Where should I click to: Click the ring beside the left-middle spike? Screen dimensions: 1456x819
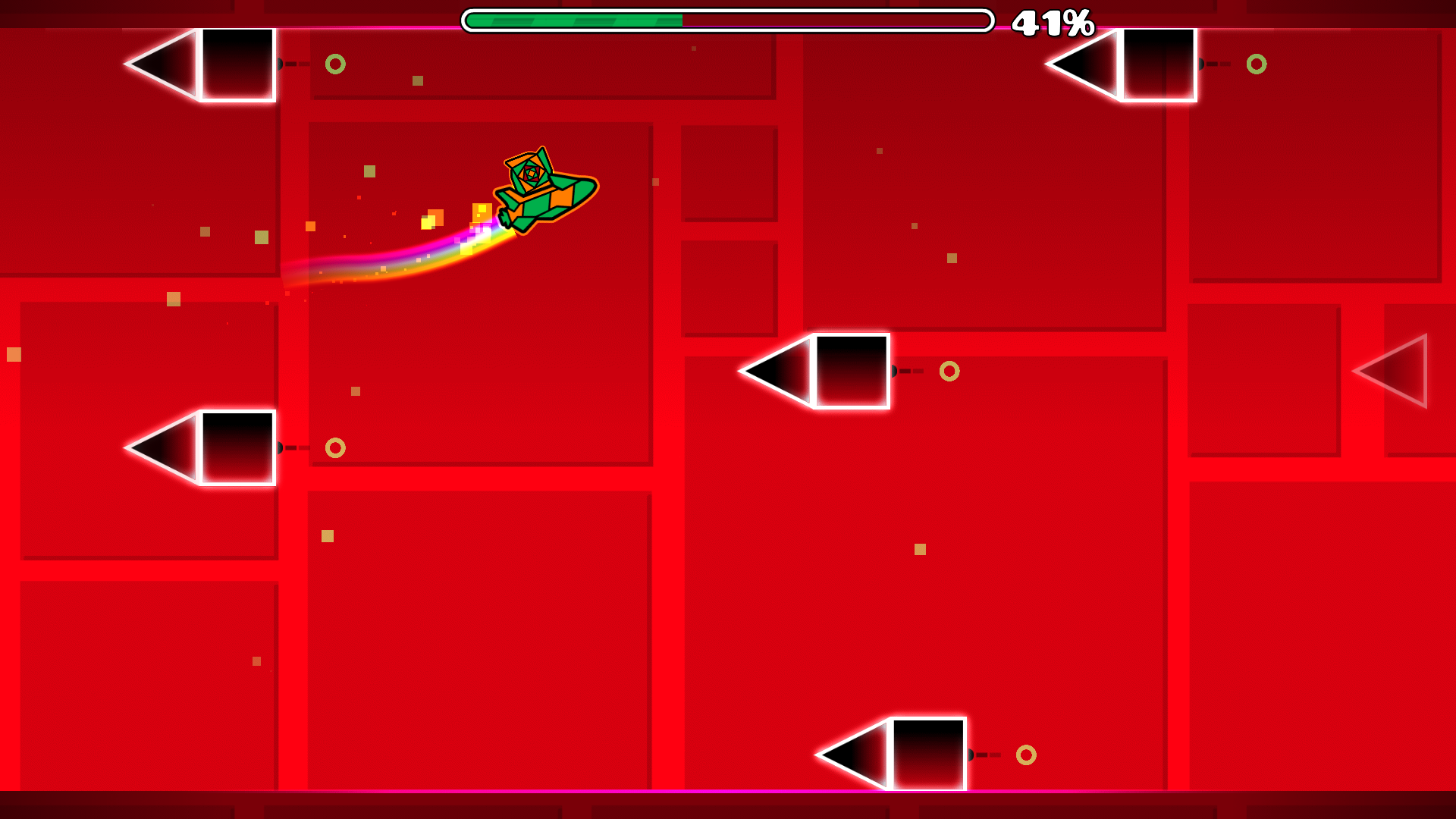click(x=334, y=448)
